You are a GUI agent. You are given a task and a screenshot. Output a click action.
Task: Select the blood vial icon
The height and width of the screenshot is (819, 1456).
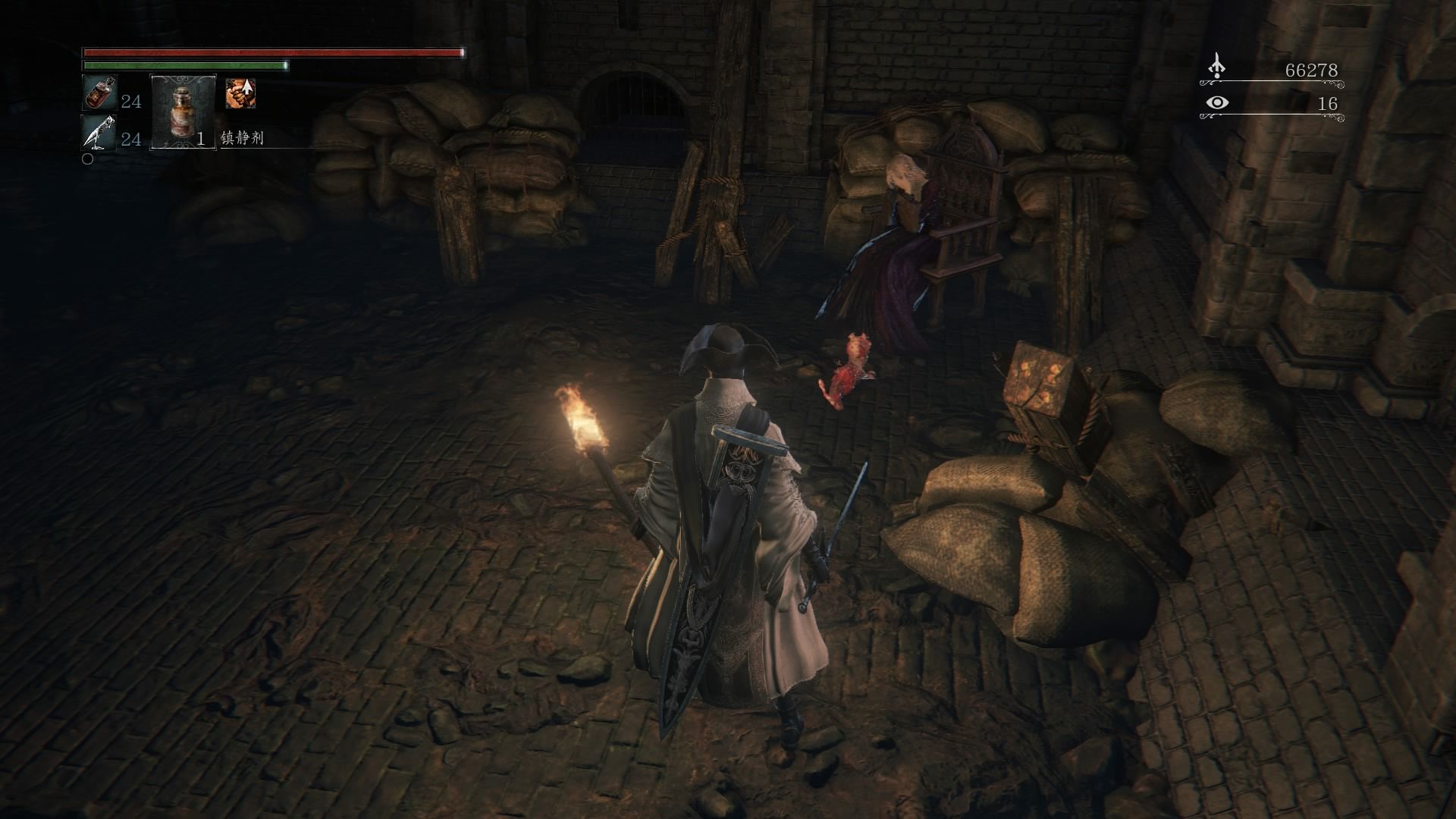(x=99, y=93)
